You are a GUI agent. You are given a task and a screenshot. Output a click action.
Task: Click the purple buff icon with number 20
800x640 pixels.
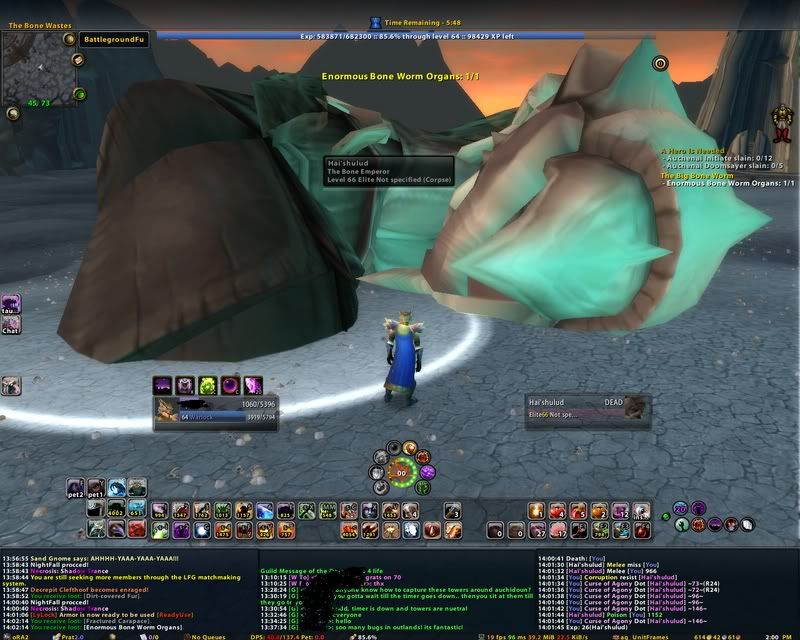681,509
